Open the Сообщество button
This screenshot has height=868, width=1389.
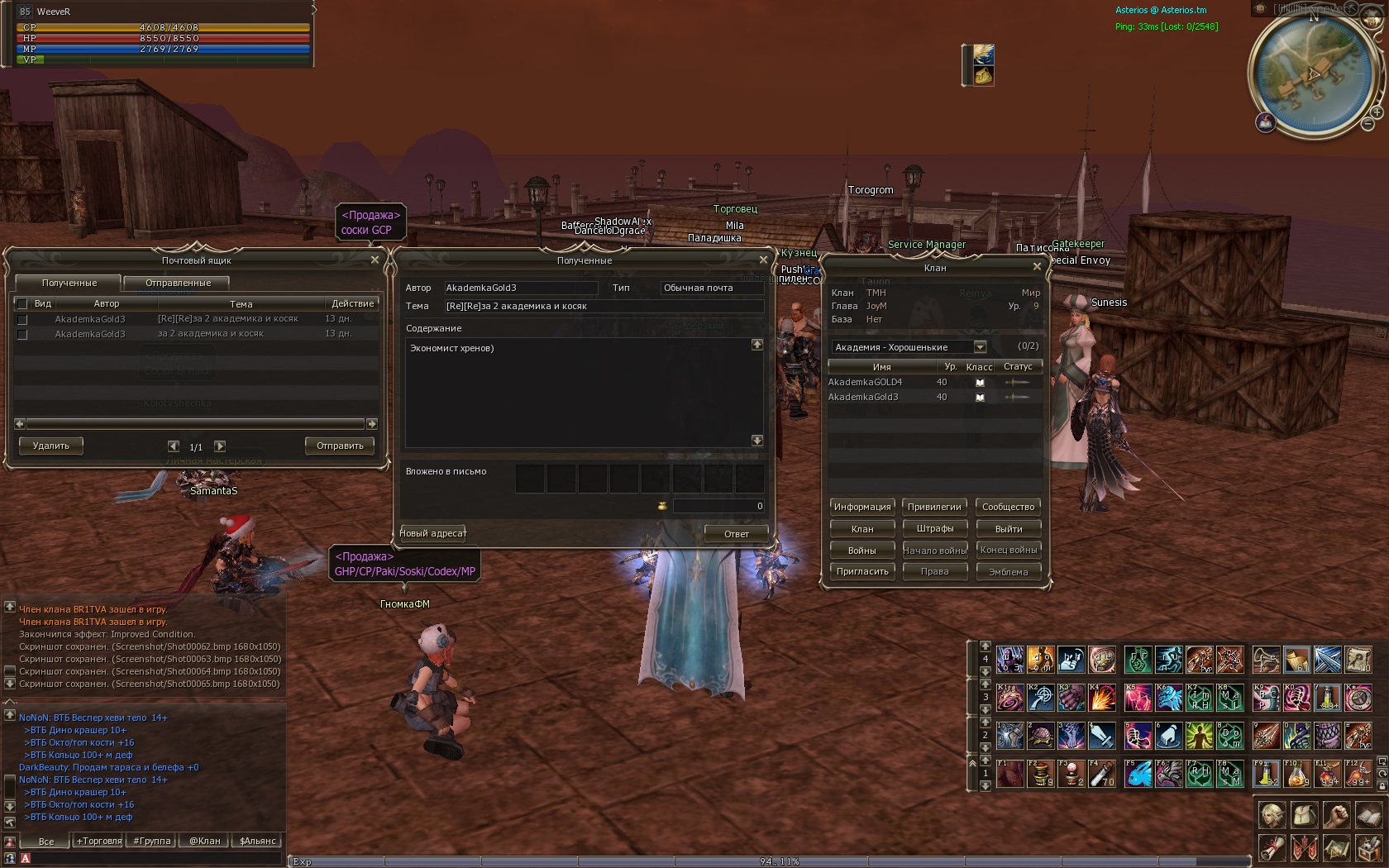[1008, 507]
